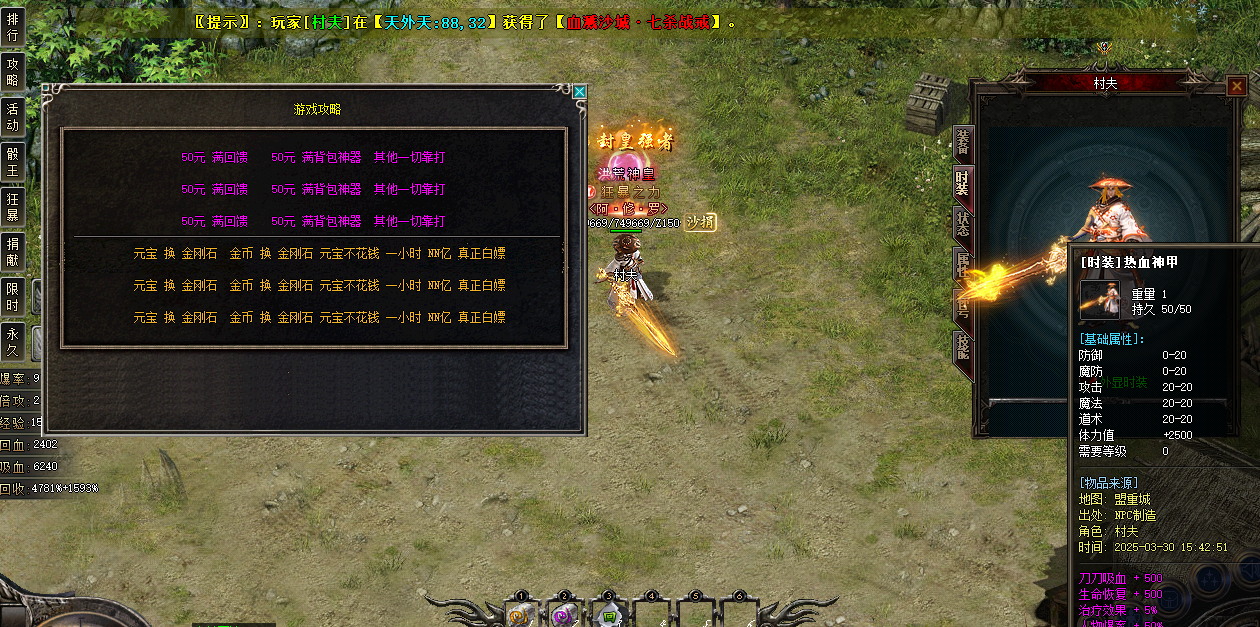1260x627 pixels.
Task: Use the green rune item in hotbar slot 3
Action: coord(608,616)
